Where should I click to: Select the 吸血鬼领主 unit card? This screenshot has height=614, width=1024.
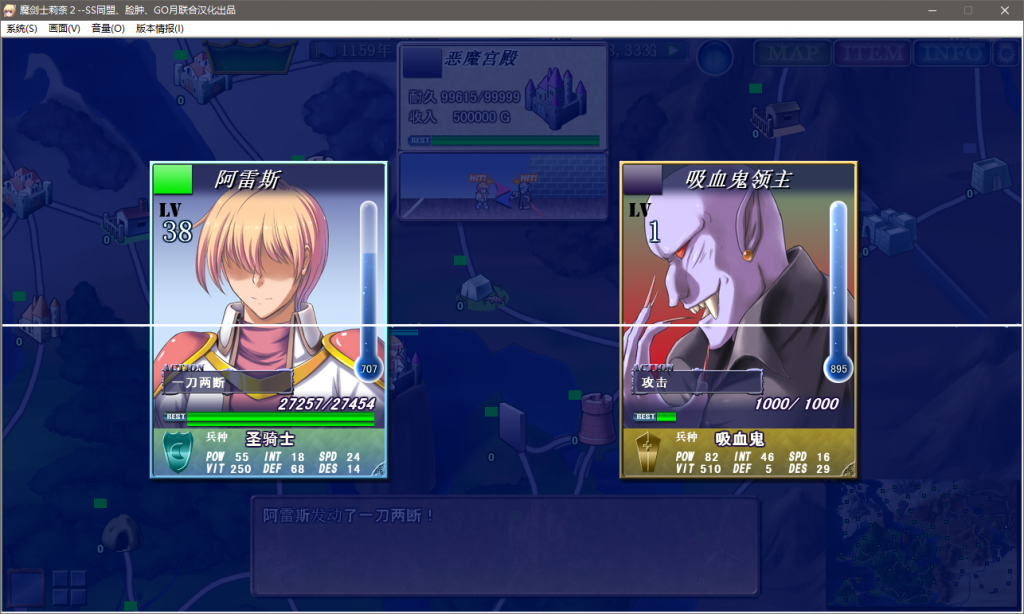(x=738, y=320)
